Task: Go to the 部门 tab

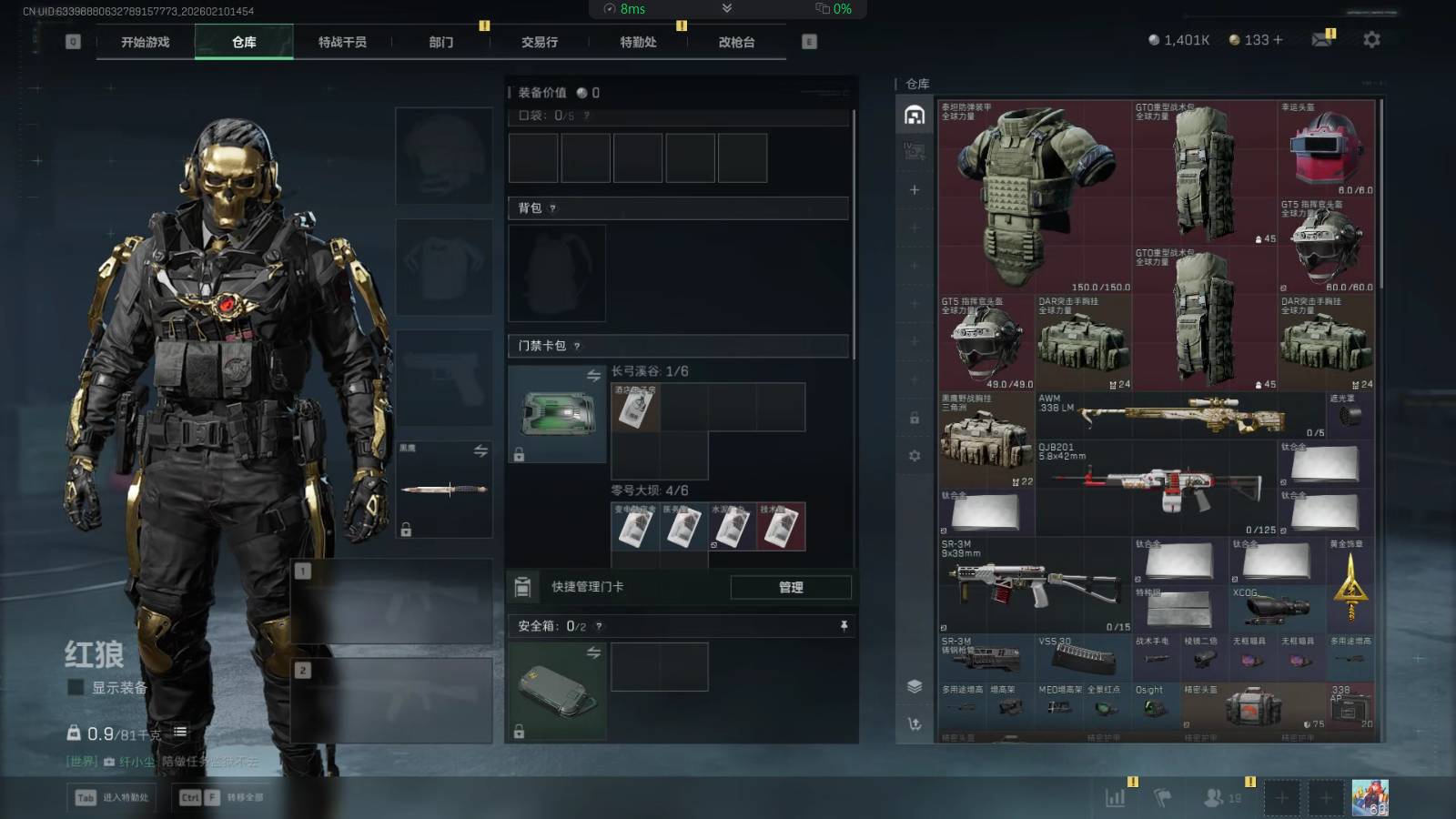Action: click(x=441, y=43)
